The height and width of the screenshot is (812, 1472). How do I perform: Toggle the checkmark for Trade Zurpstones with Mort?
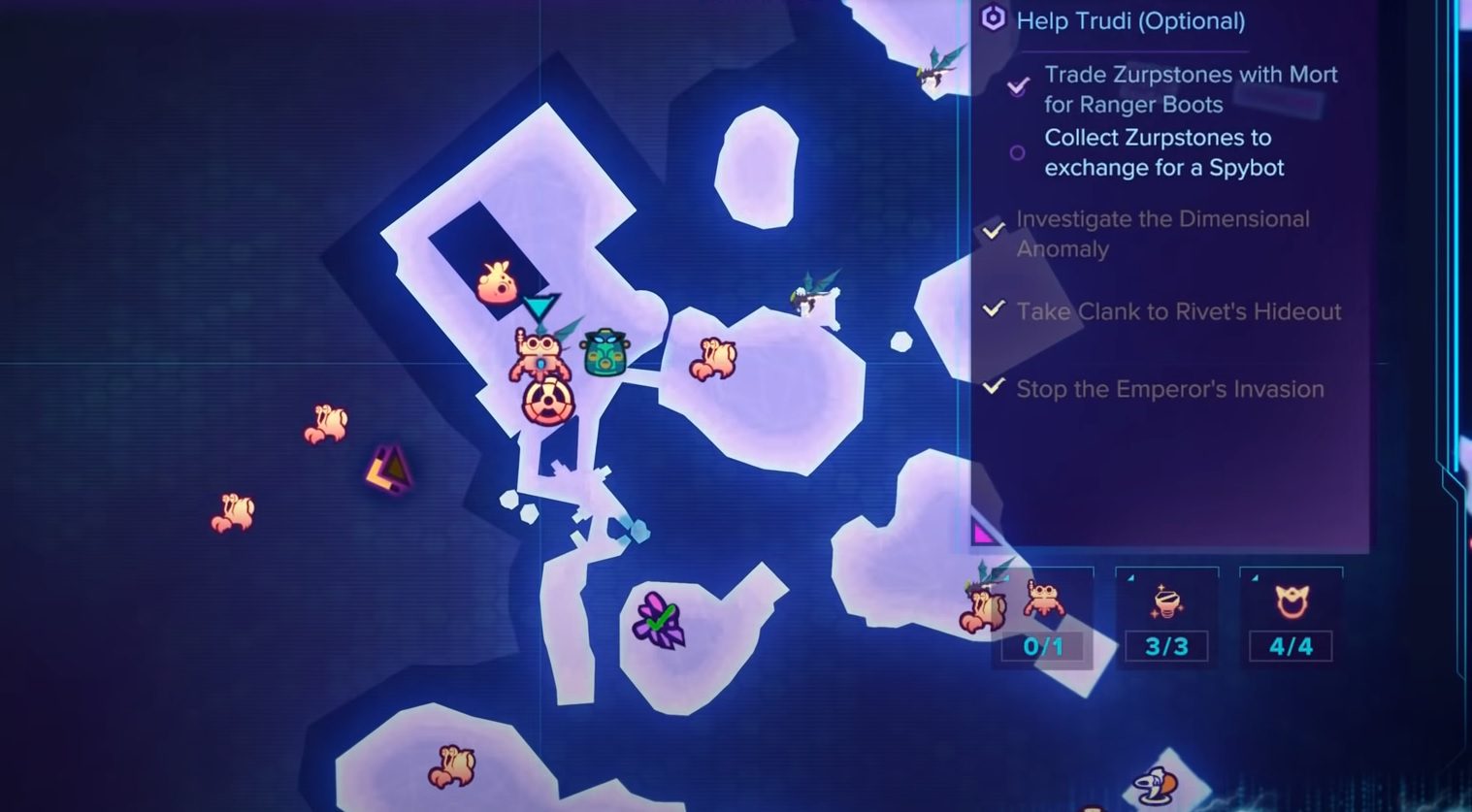[1017, 87]
